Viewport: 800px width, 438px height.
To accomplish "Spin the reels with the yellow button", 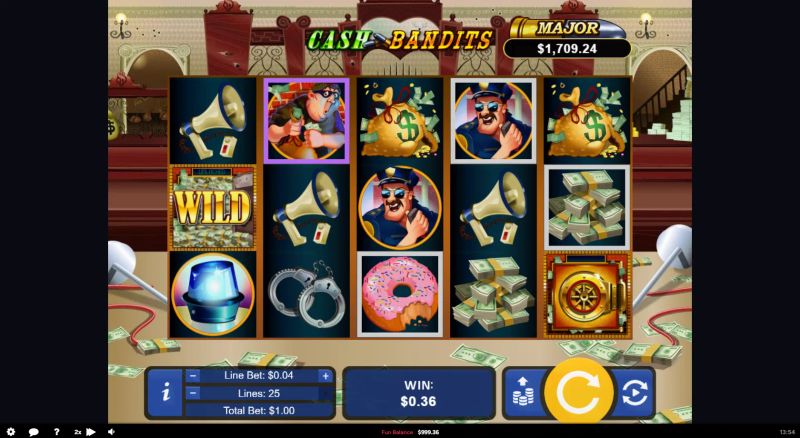I will pos(577,392).
